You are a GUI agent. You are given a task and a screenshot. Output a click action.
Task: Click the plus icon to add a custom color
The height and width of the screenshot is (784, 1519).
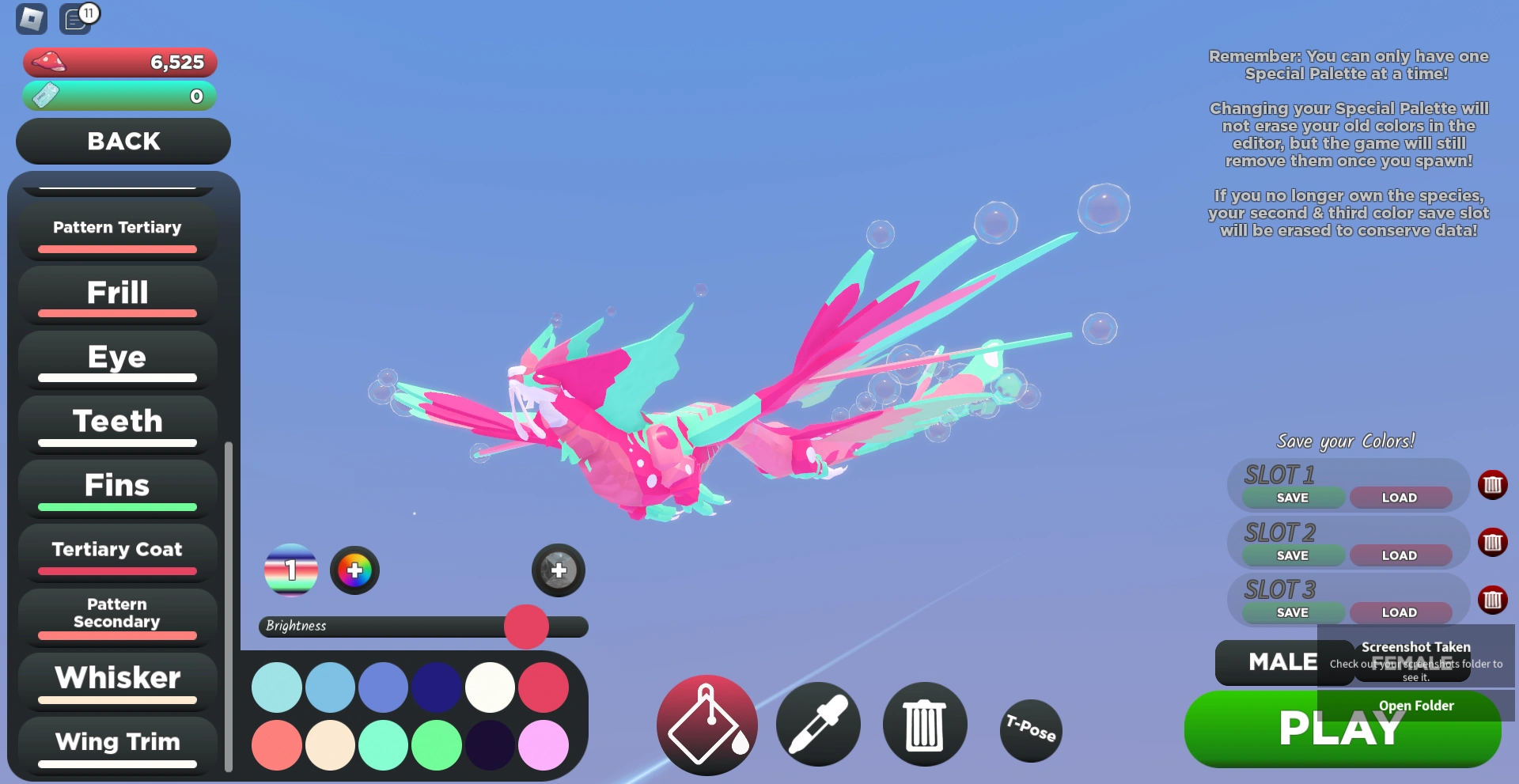tap(354, 570)
